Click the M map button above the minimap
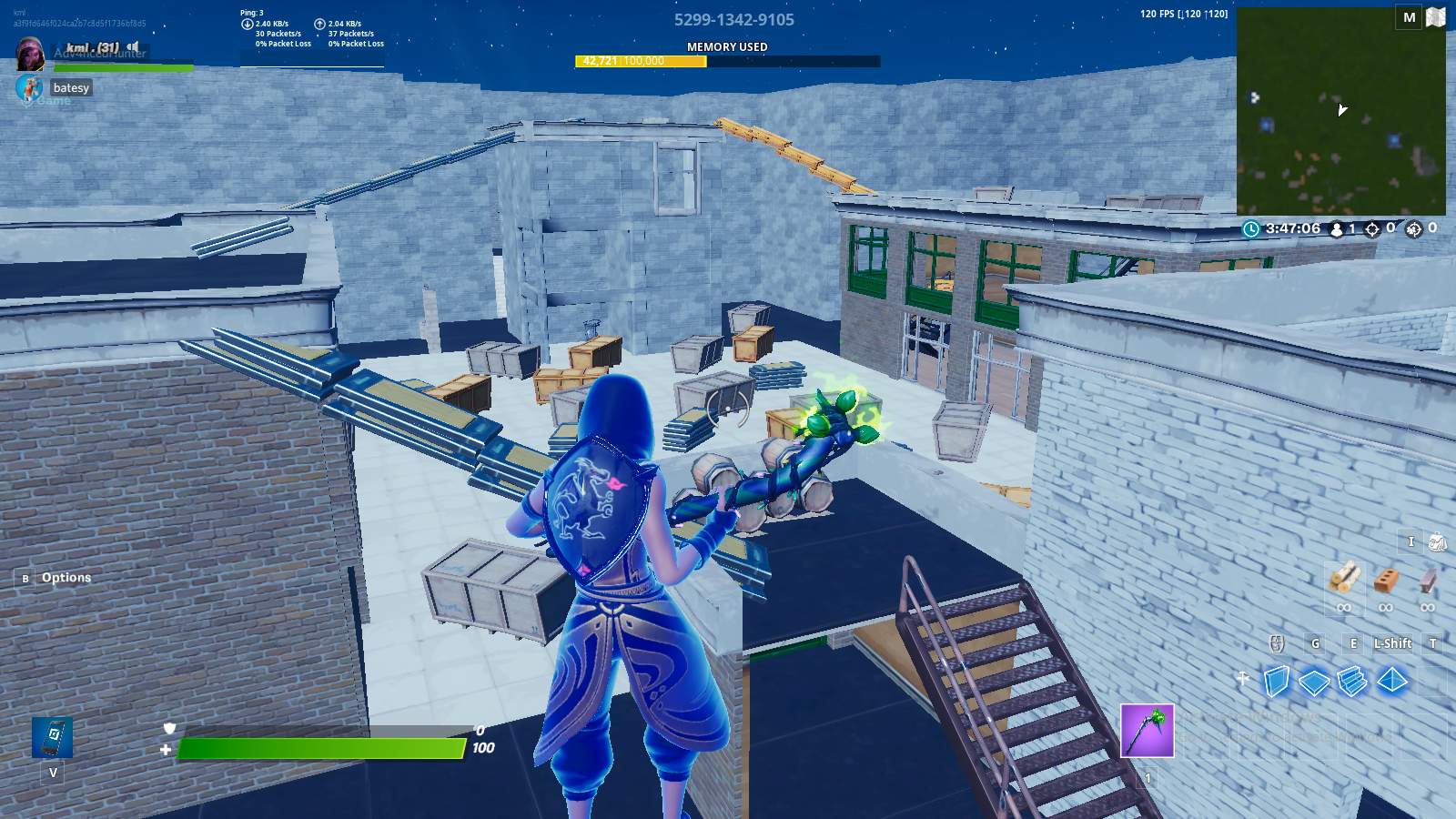 (1407, 16)
